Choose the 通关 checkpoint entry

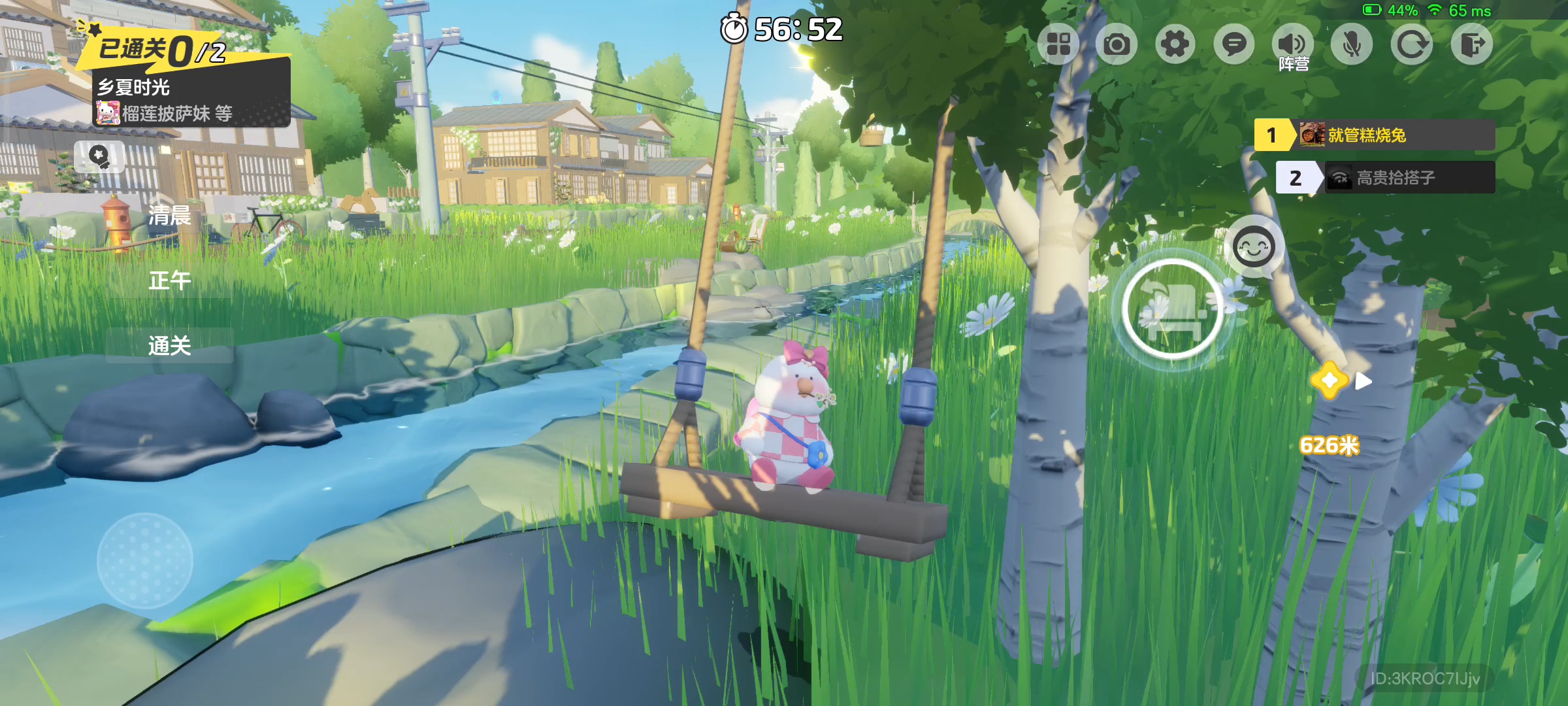click(169, 346)
